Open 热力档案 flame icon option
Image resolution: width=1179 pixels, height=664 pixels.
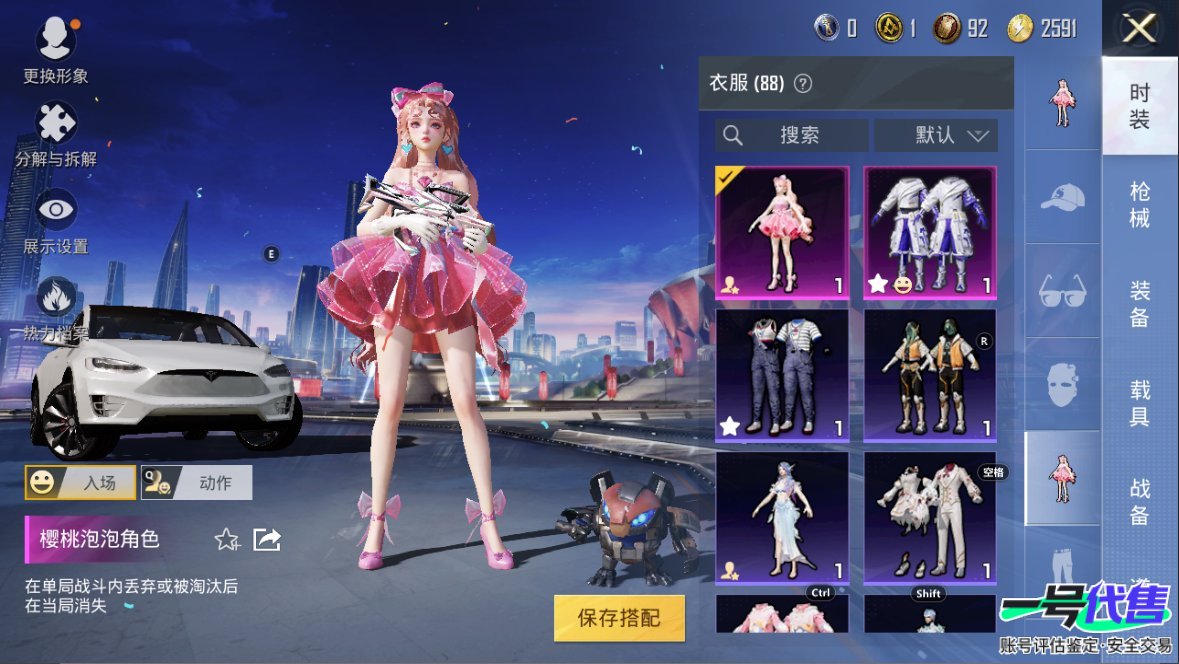pos(56,300)
